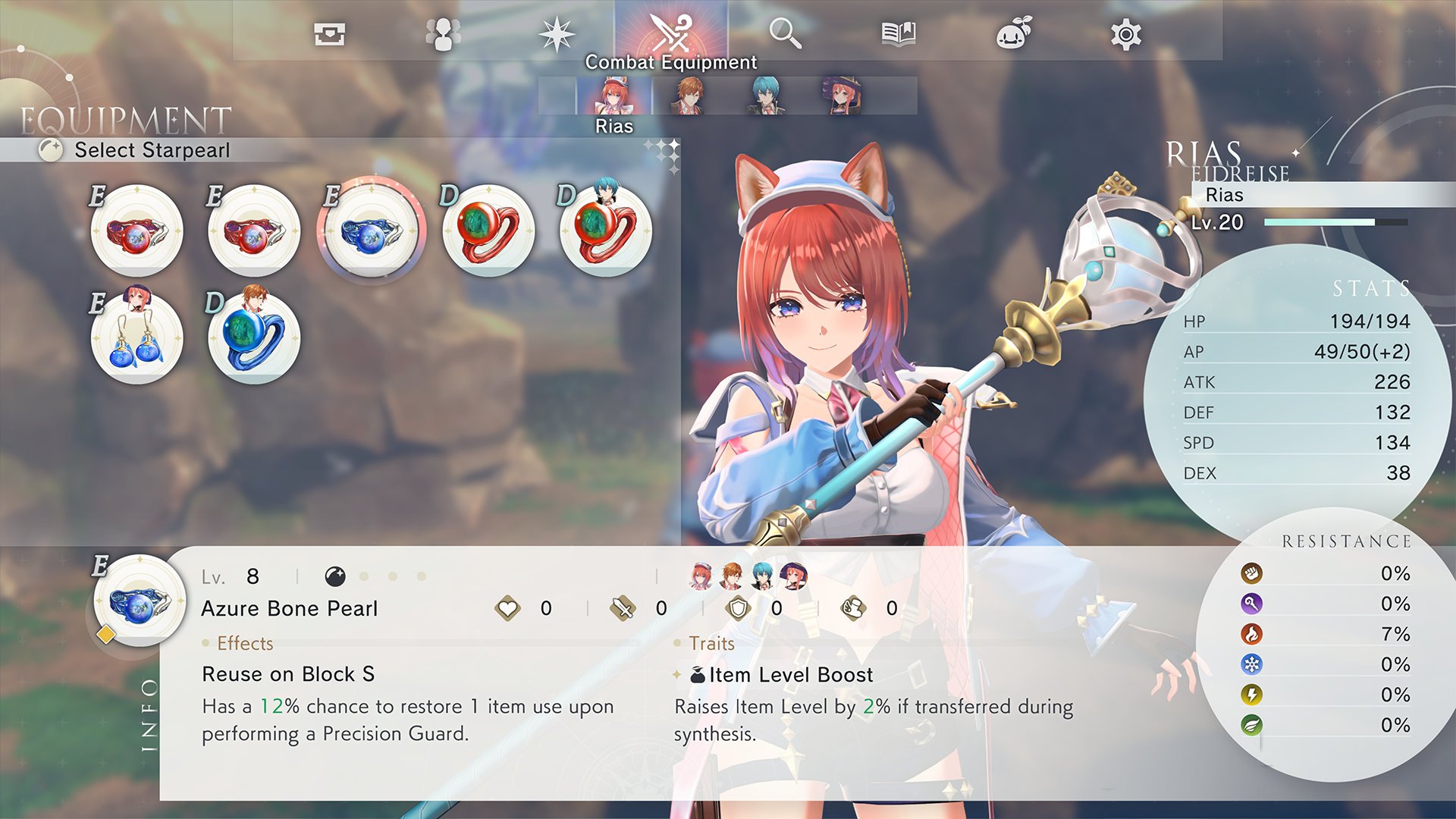Open the book journal icon in top bar
Image resolution: width=1456 pixels, height=819 pixels.
(899, 32)
